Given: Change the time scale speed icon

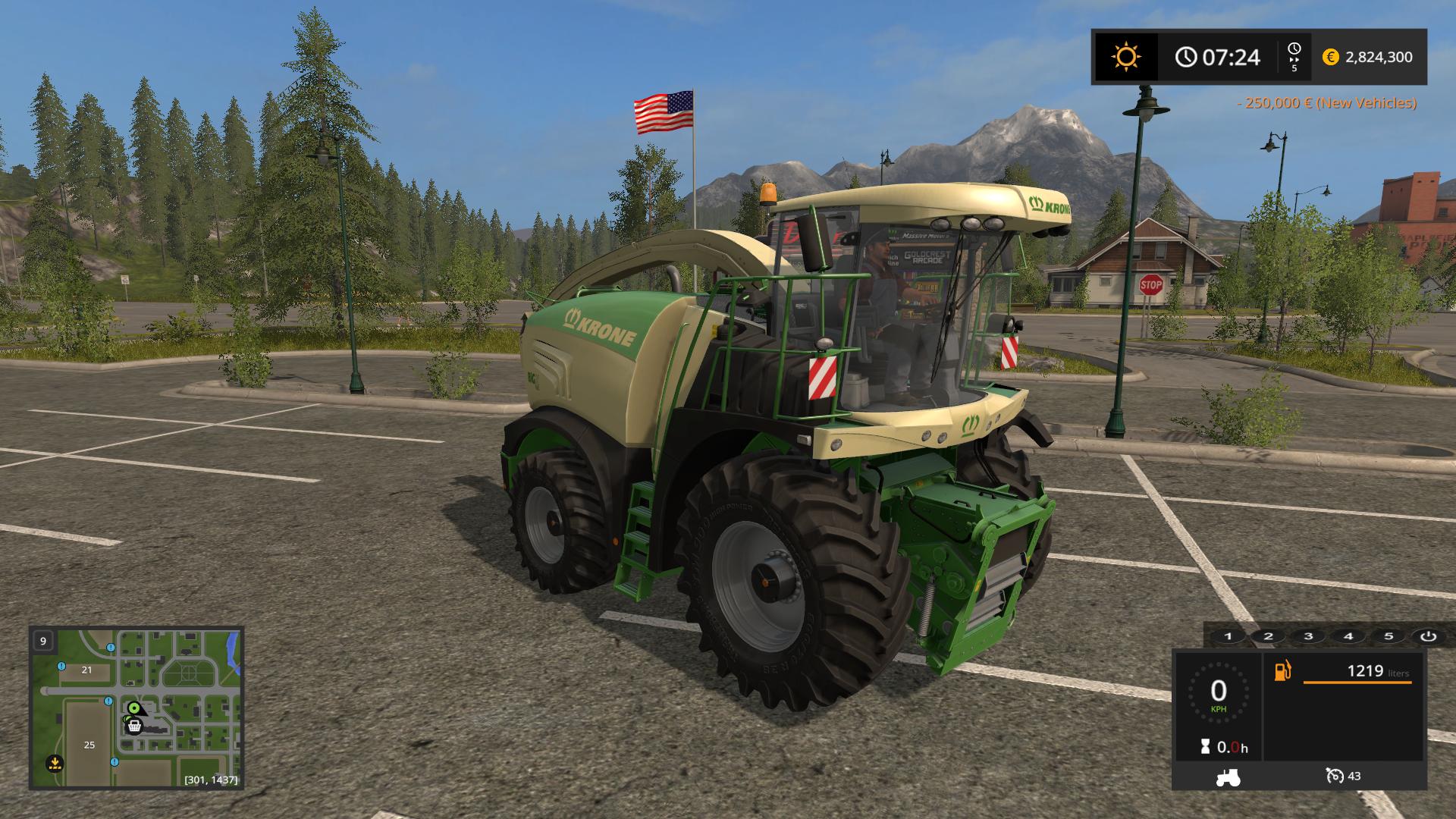Looking at the screenshot, I should [x=1294, y=57].
